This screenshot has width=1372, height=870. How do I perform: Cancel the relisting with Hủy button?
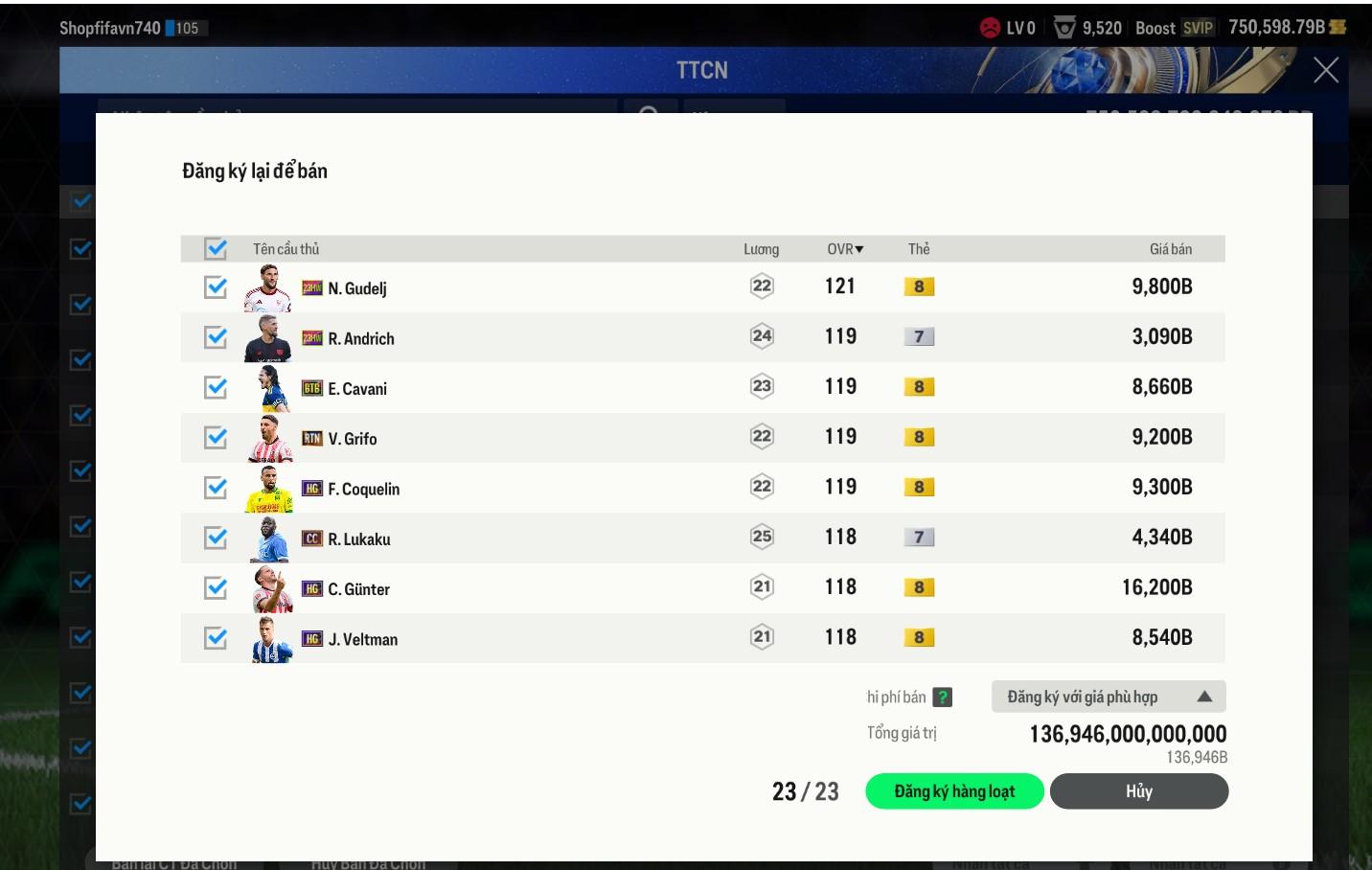click(x=1138, y=791)
